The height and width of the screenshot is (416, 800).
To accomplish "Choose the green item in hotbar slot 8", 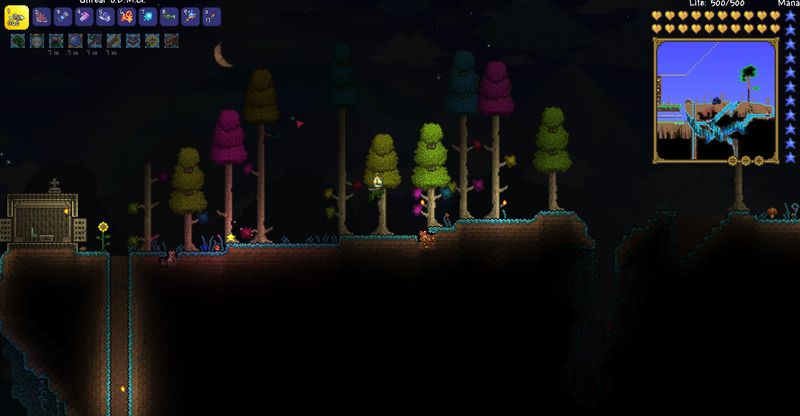I will click(168, 17).
